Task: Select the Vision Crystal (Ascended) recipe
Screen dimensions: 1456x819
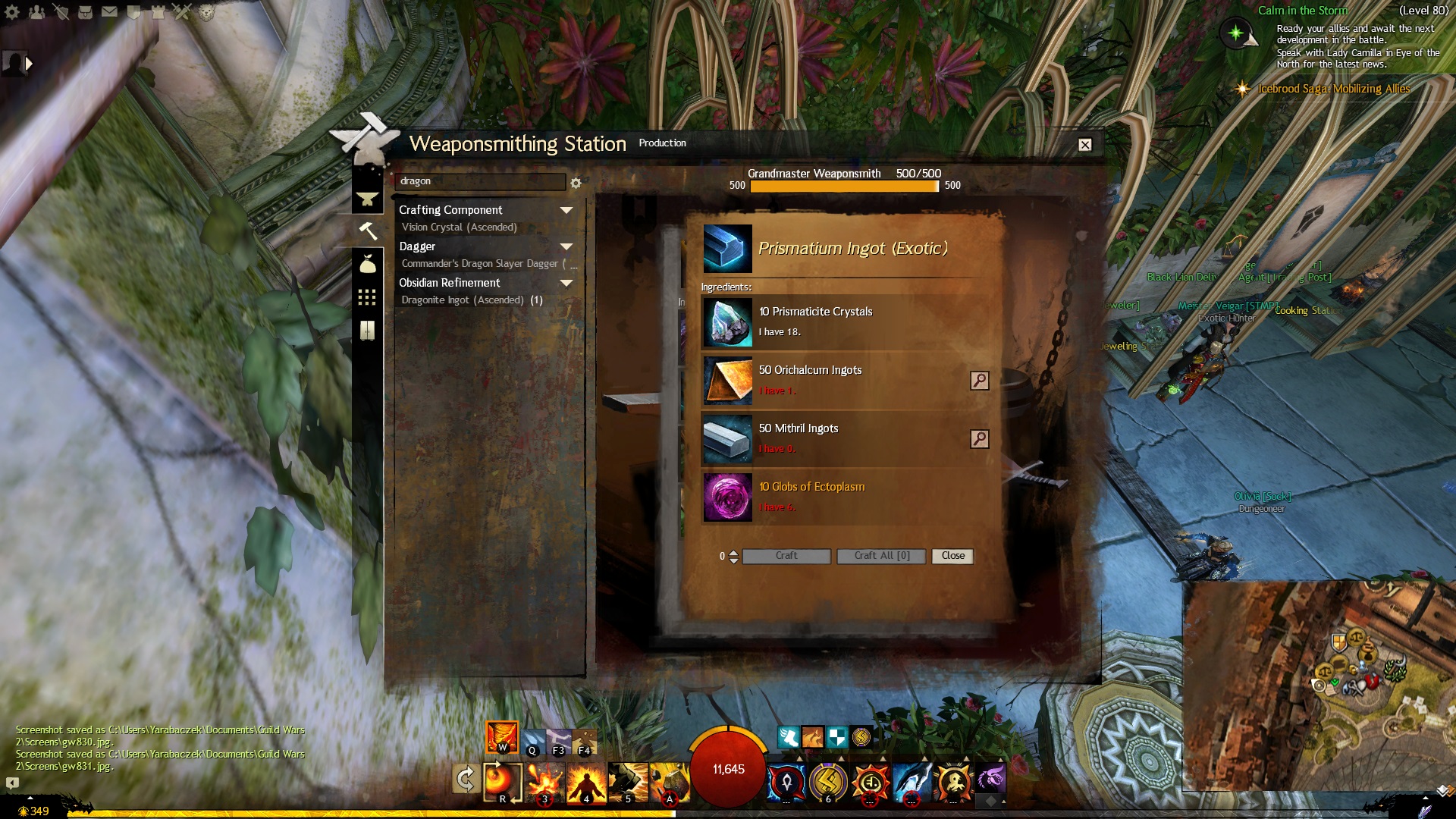Action: coord(459,227)
